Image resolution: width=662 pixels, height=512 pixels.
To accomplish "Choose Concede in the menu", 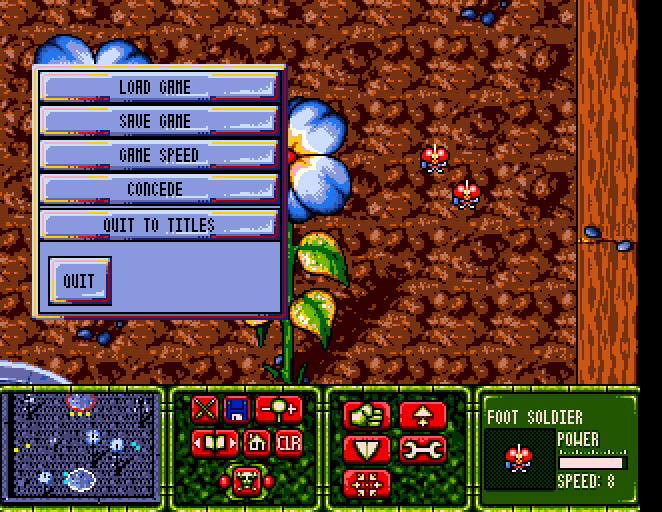I will pos(159,189).
